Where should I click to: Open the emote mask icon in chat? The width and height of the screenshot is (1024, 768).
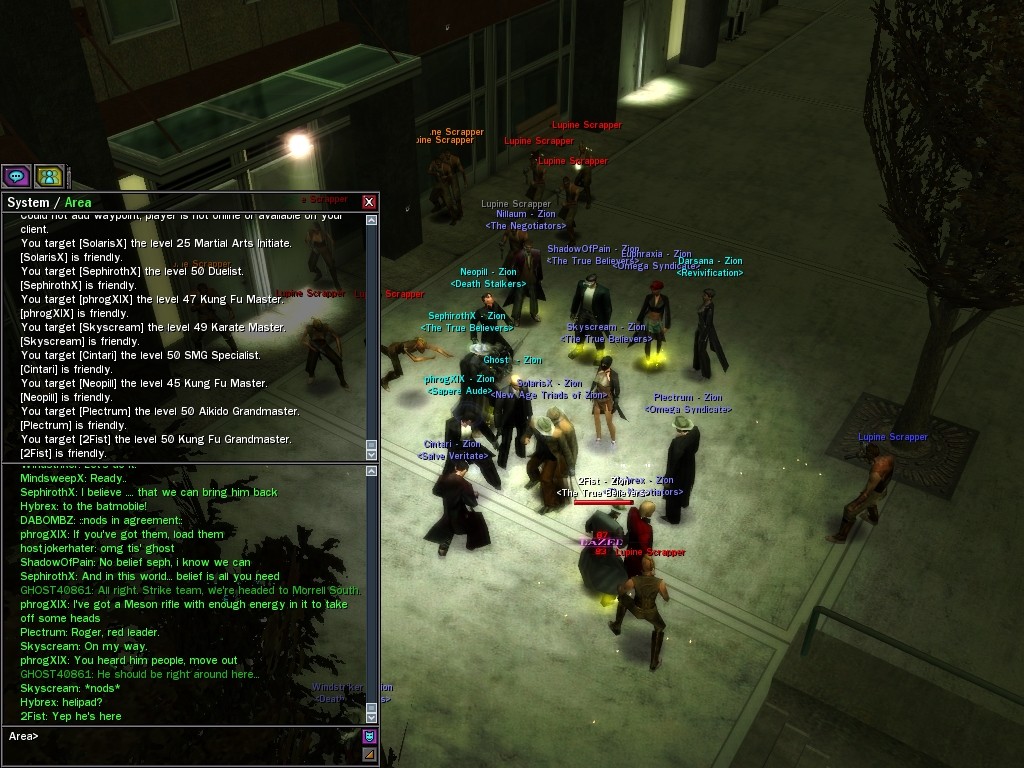(x=369, y=737)
